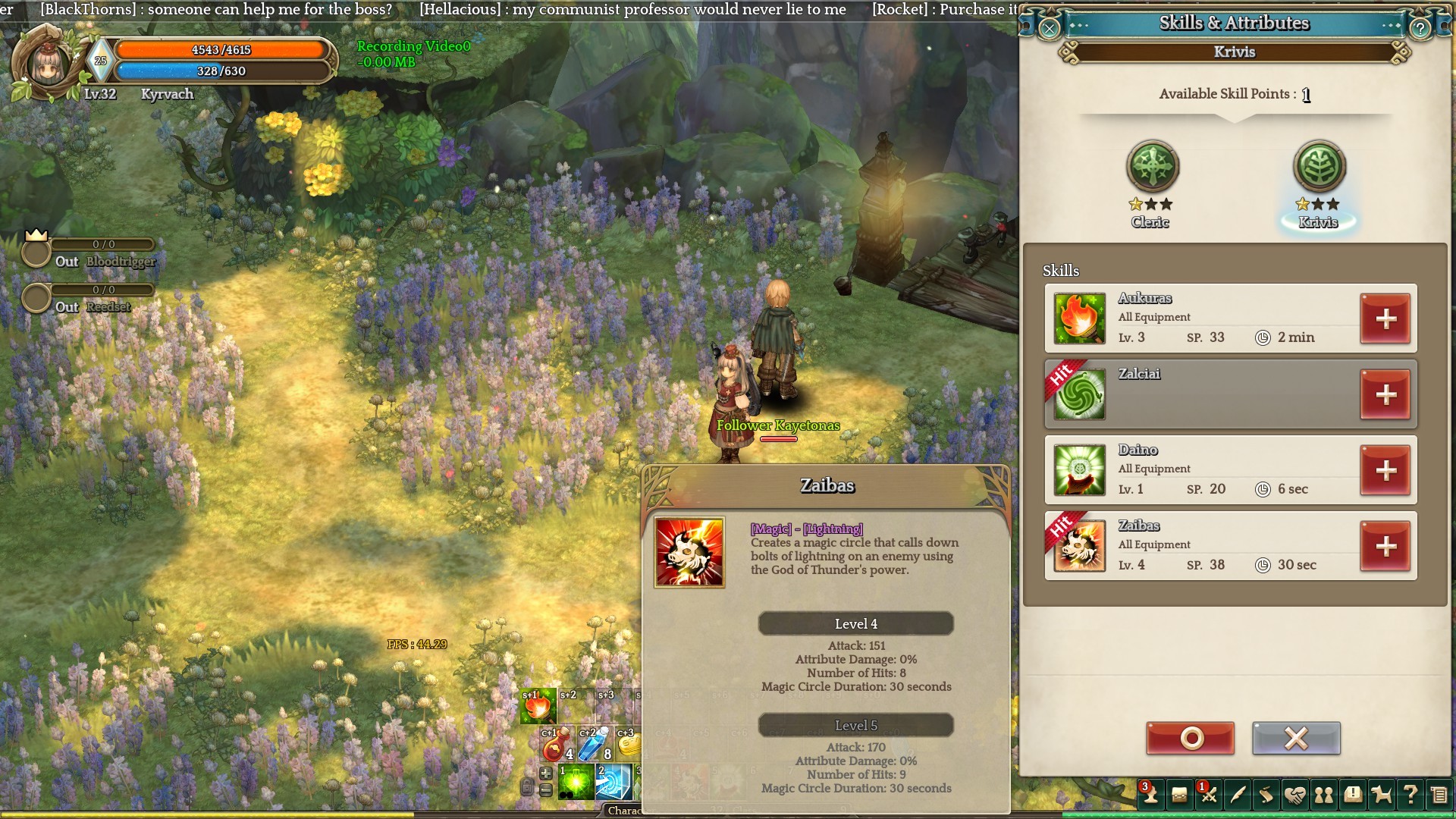The image size is (1456, 819).
Task: Use the blue SP potion in hotbar
Action: [x=594, y=744]
